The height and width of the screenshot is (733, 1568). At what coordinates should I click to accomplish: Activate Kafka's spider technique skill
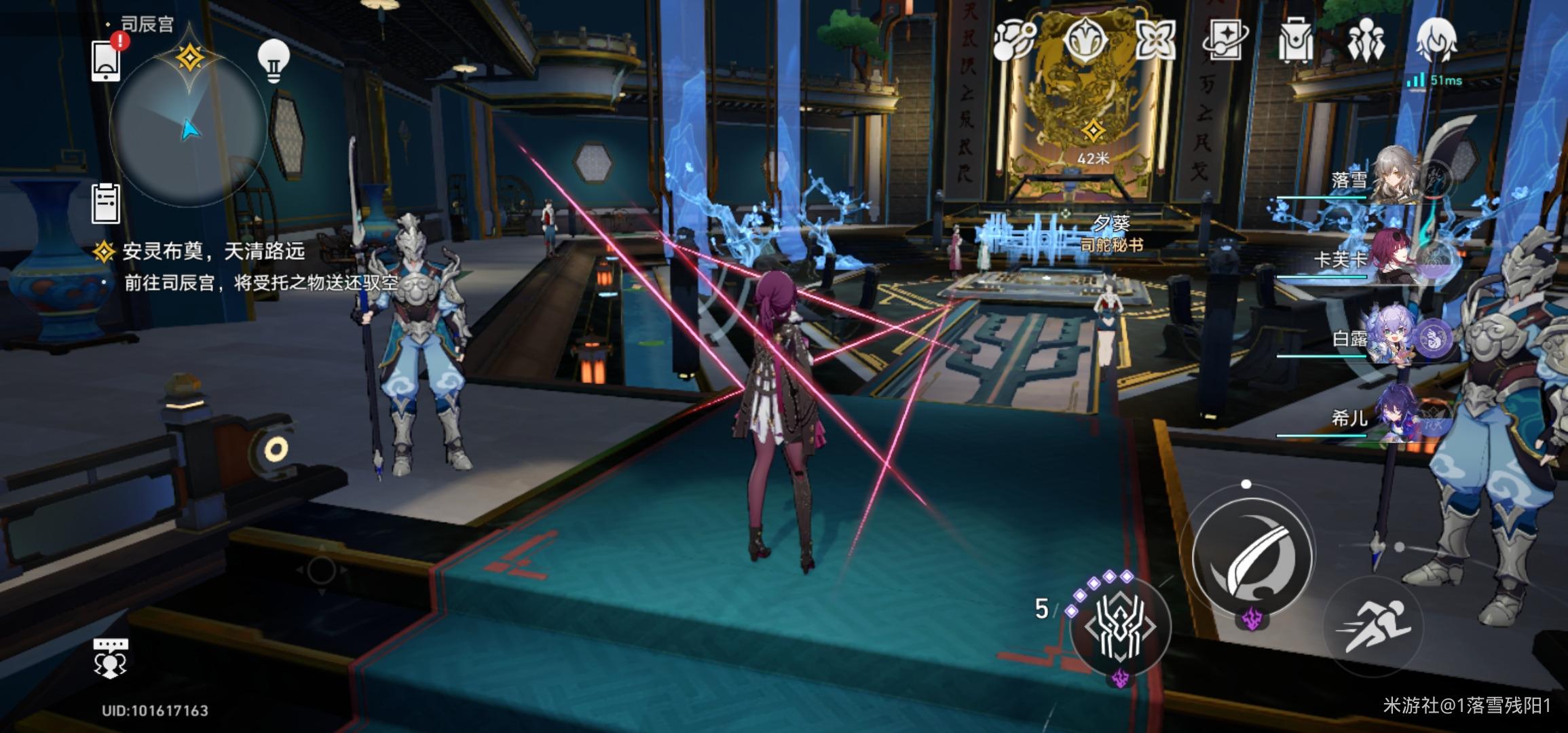point(1120,626)
